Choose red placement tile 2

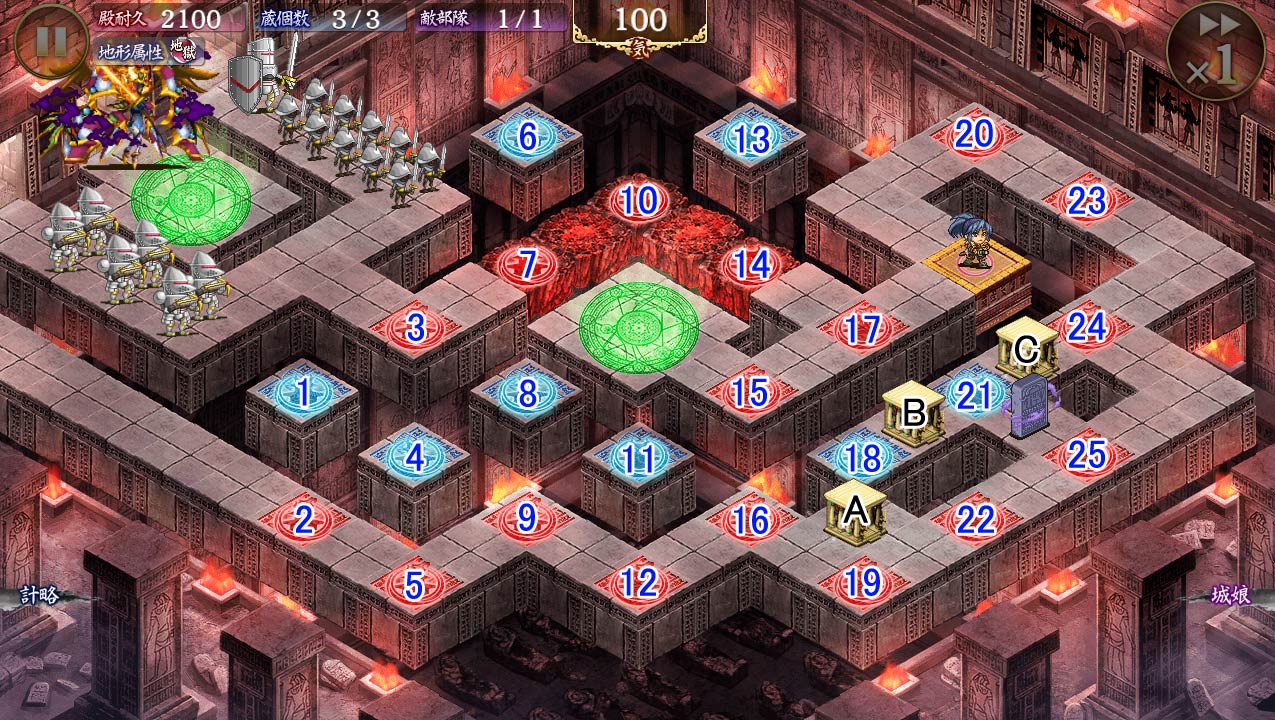(x=304, y=520)
